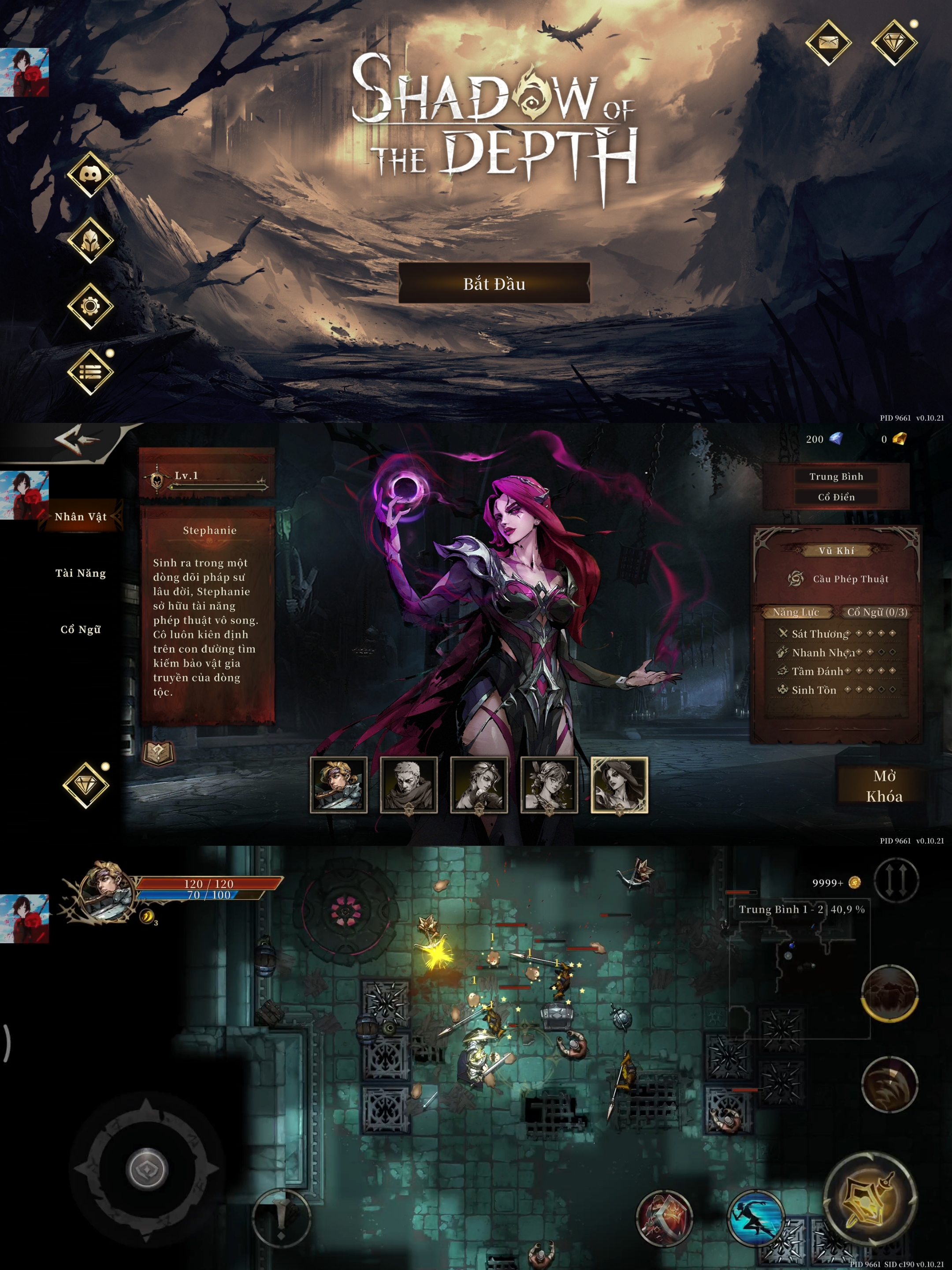Select the grey-haired man portrait
Screen dimensions: 952x1270
coord(409,784)
